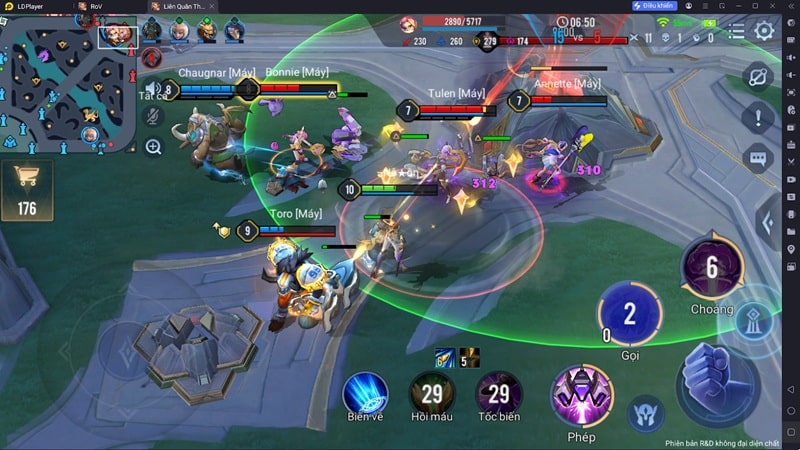Use the Hồi máu heal ability

[x=432, y=393]
